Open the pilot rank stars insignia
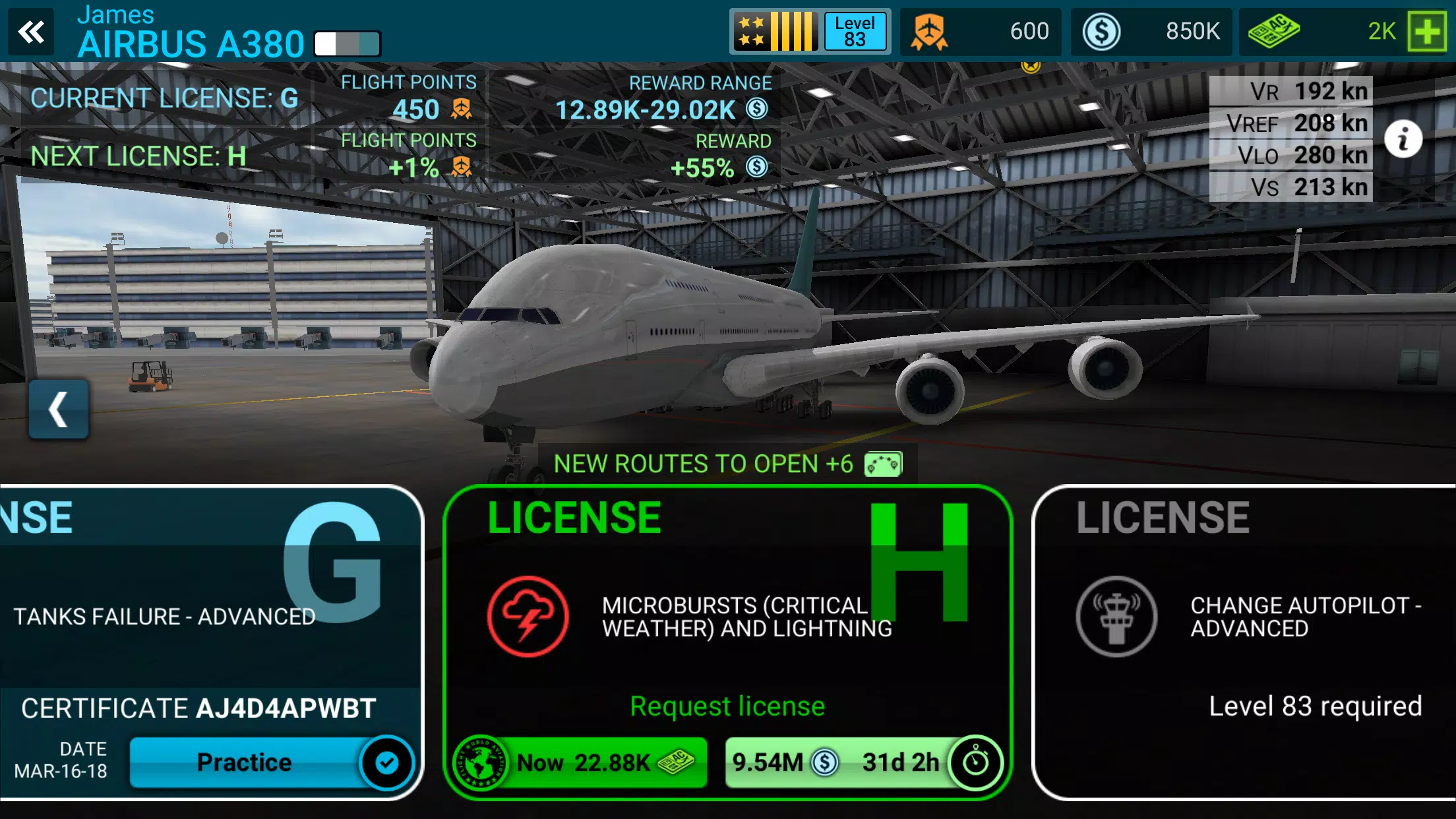Viewport: 1456px width, 819px height. (x=775, y=31)
